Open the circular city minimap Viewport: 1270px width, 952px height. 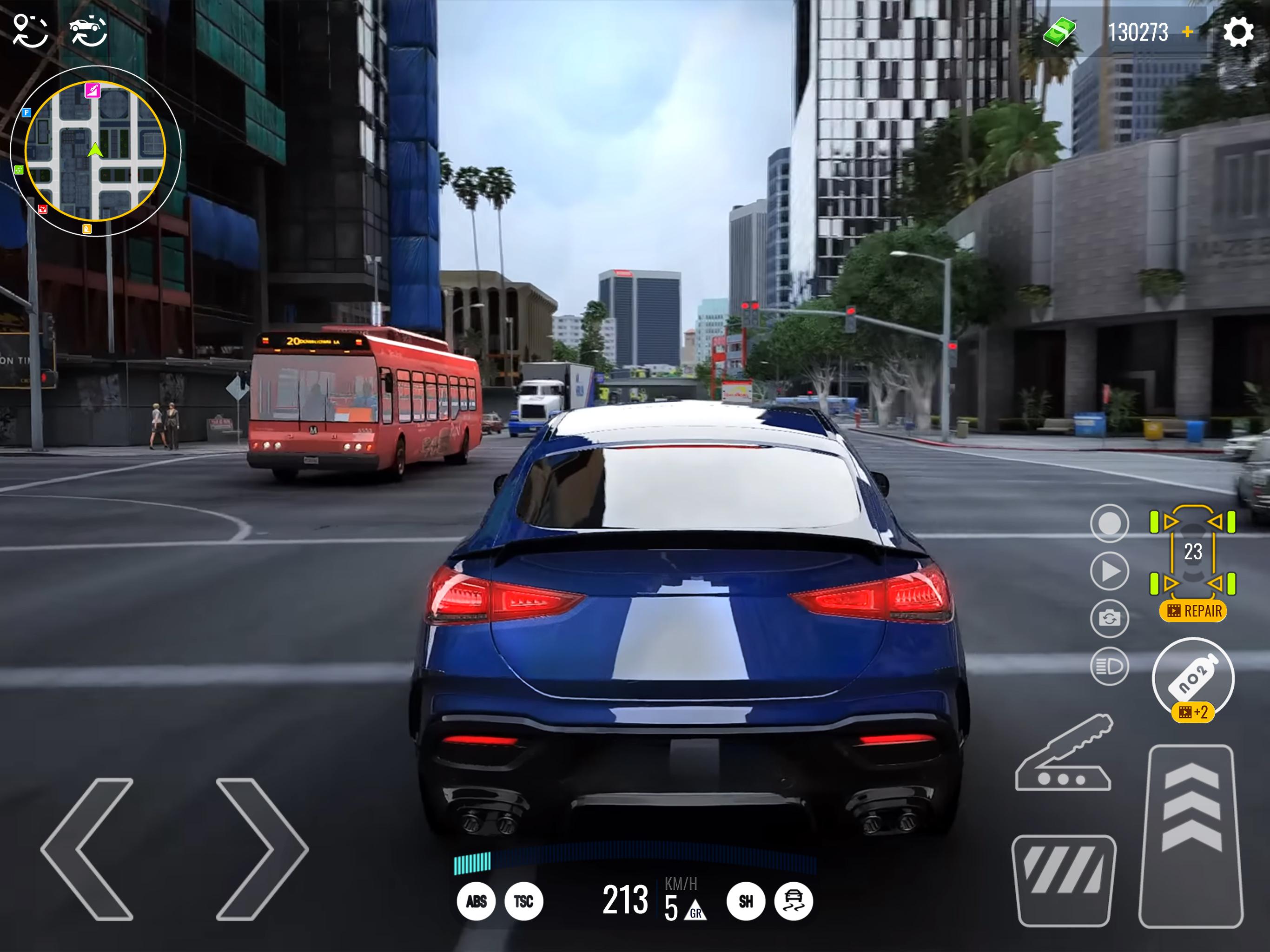[95, 151]
